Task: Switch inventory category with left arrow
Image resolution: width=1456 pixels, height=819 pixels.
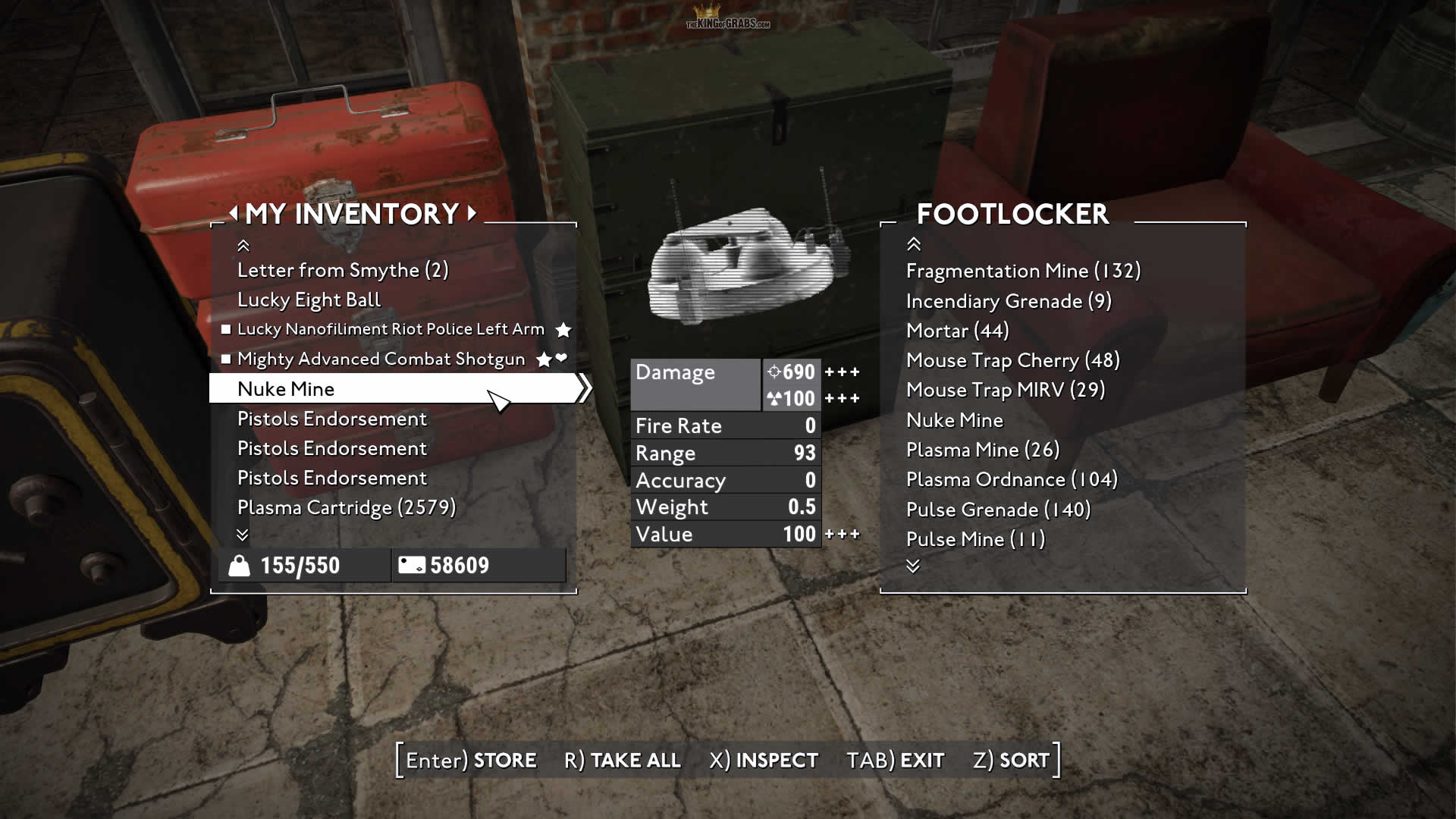Action: pos(234,213)
